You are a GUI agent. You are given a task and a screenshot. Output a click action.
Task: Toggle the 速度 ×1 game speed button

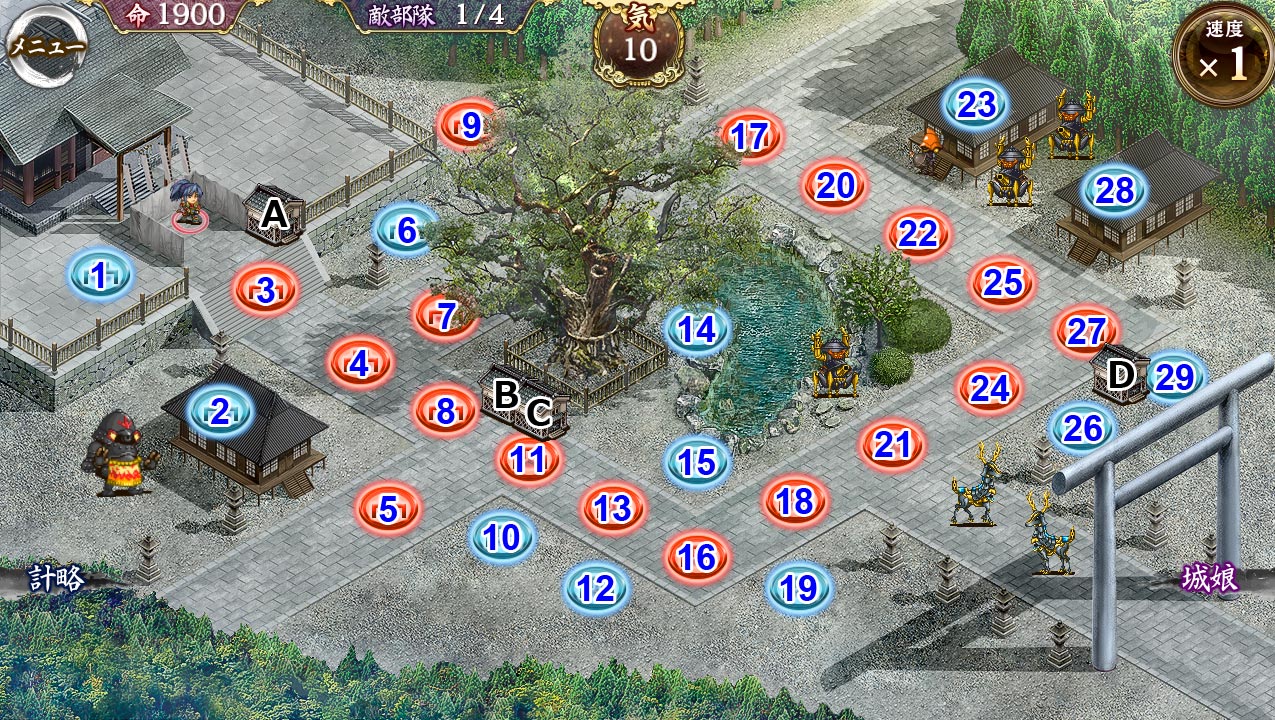pyautogui.click(x=1224, y=57)
